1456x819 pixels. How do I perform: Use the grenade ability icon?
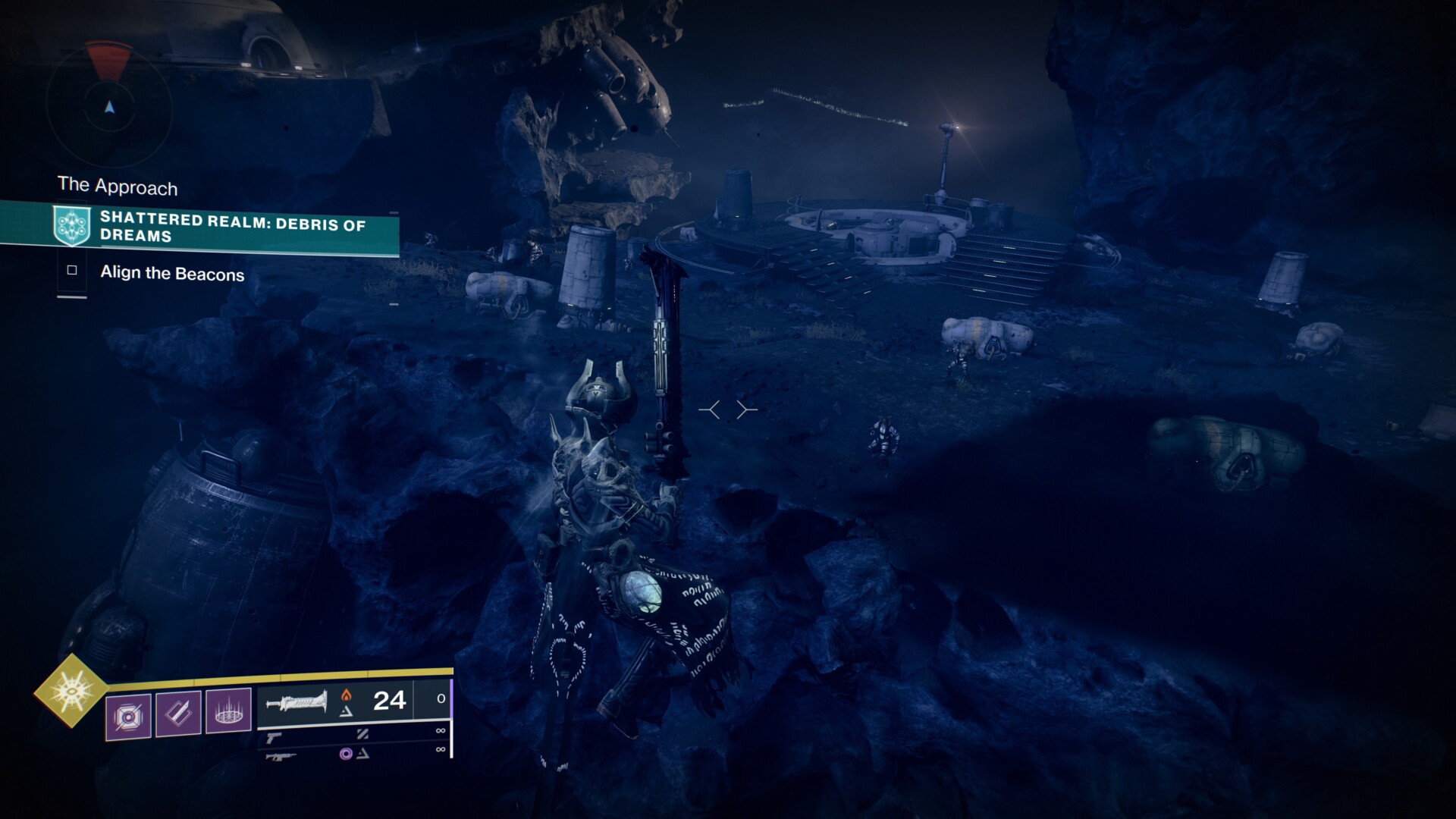[127, 715]
